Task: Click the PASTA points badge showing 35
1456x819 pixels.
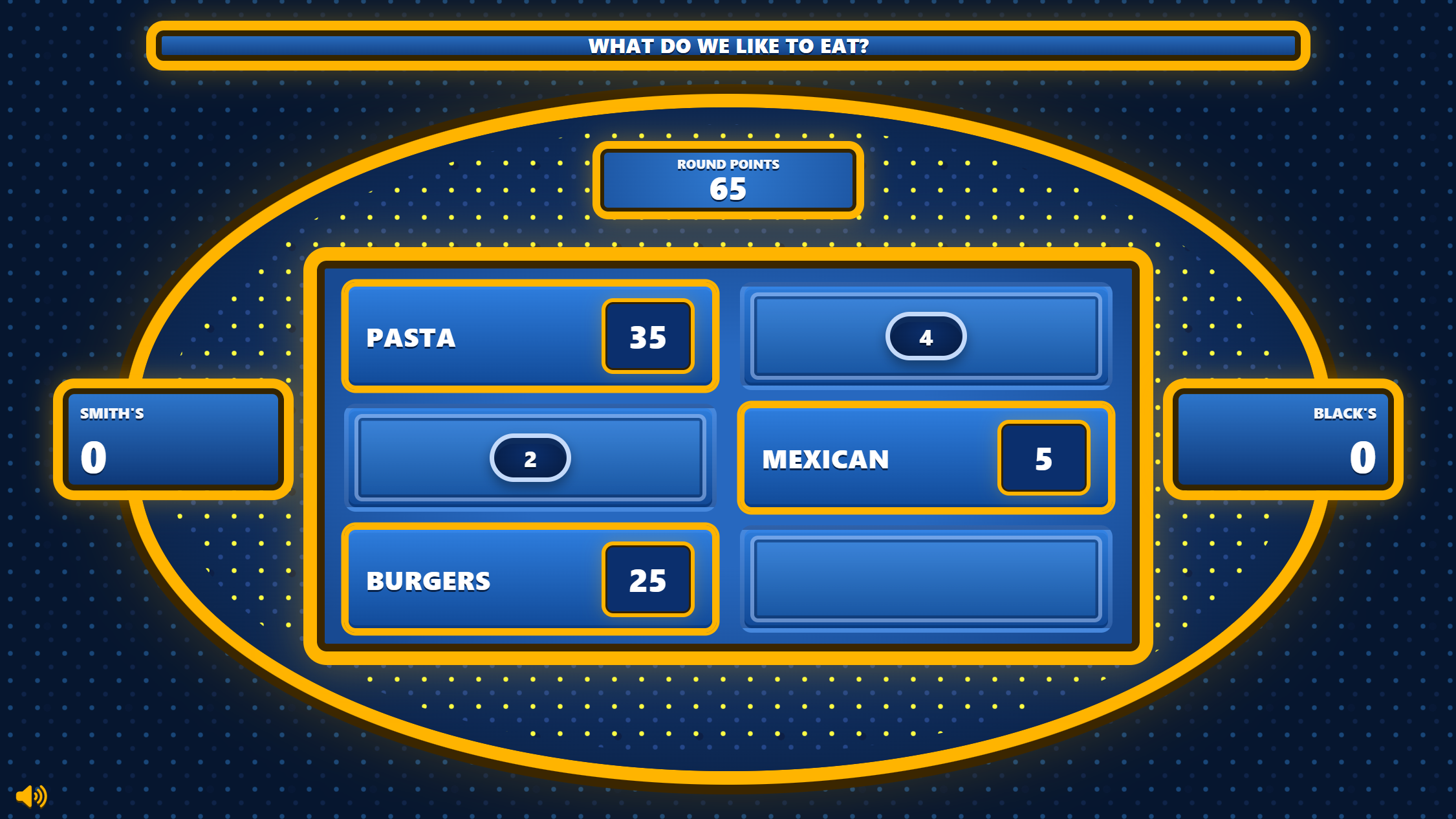Action: coord(647,336)
